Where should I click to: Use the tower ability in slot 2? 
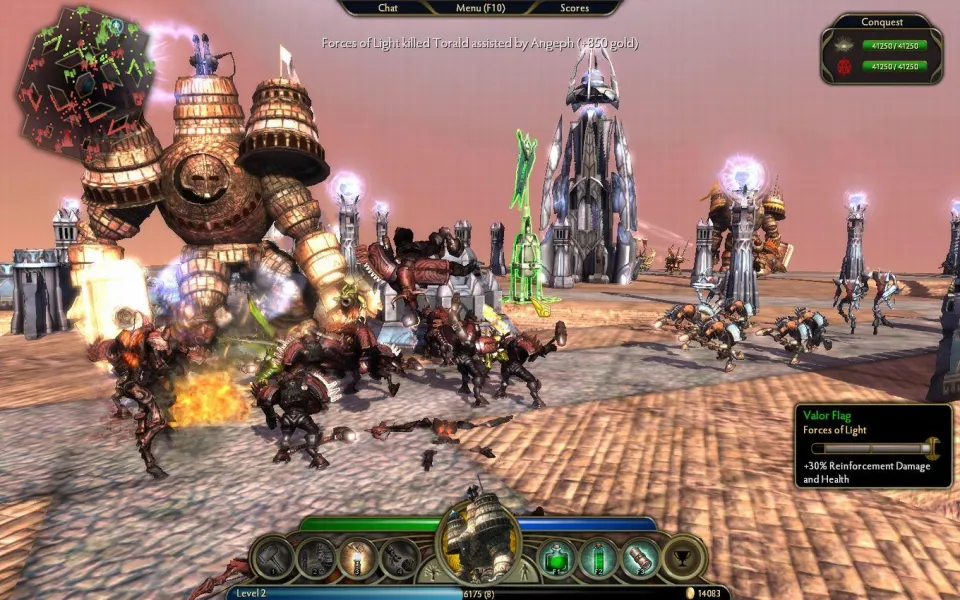click(x=315, y=558)
